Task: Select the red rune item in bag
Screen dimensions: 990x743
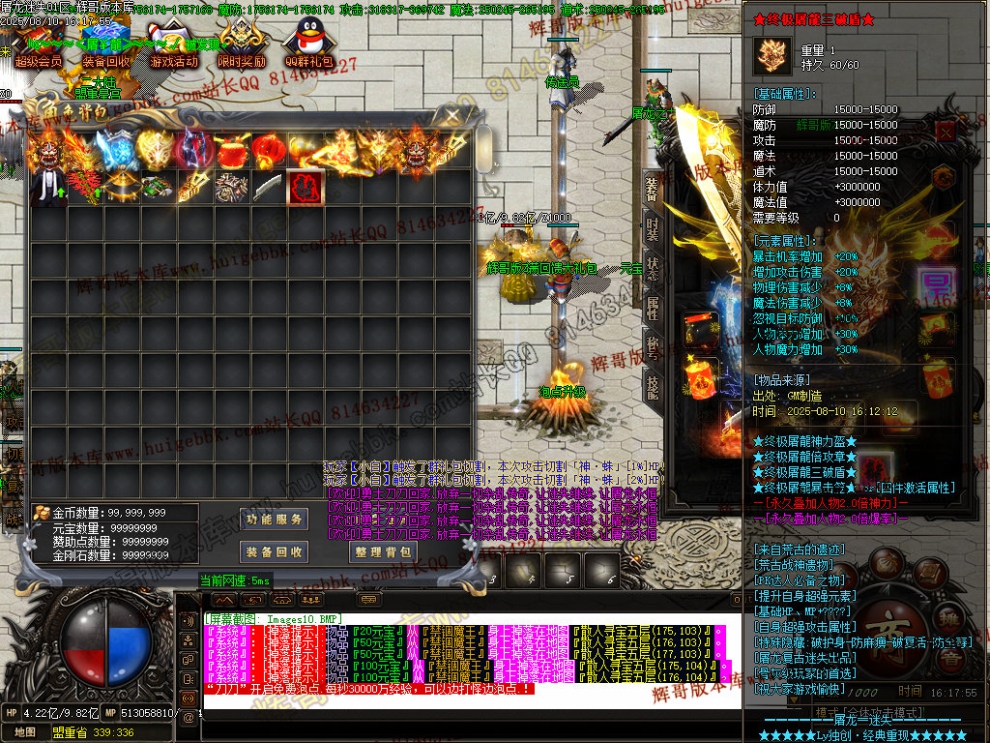Action: click(303, 188)
